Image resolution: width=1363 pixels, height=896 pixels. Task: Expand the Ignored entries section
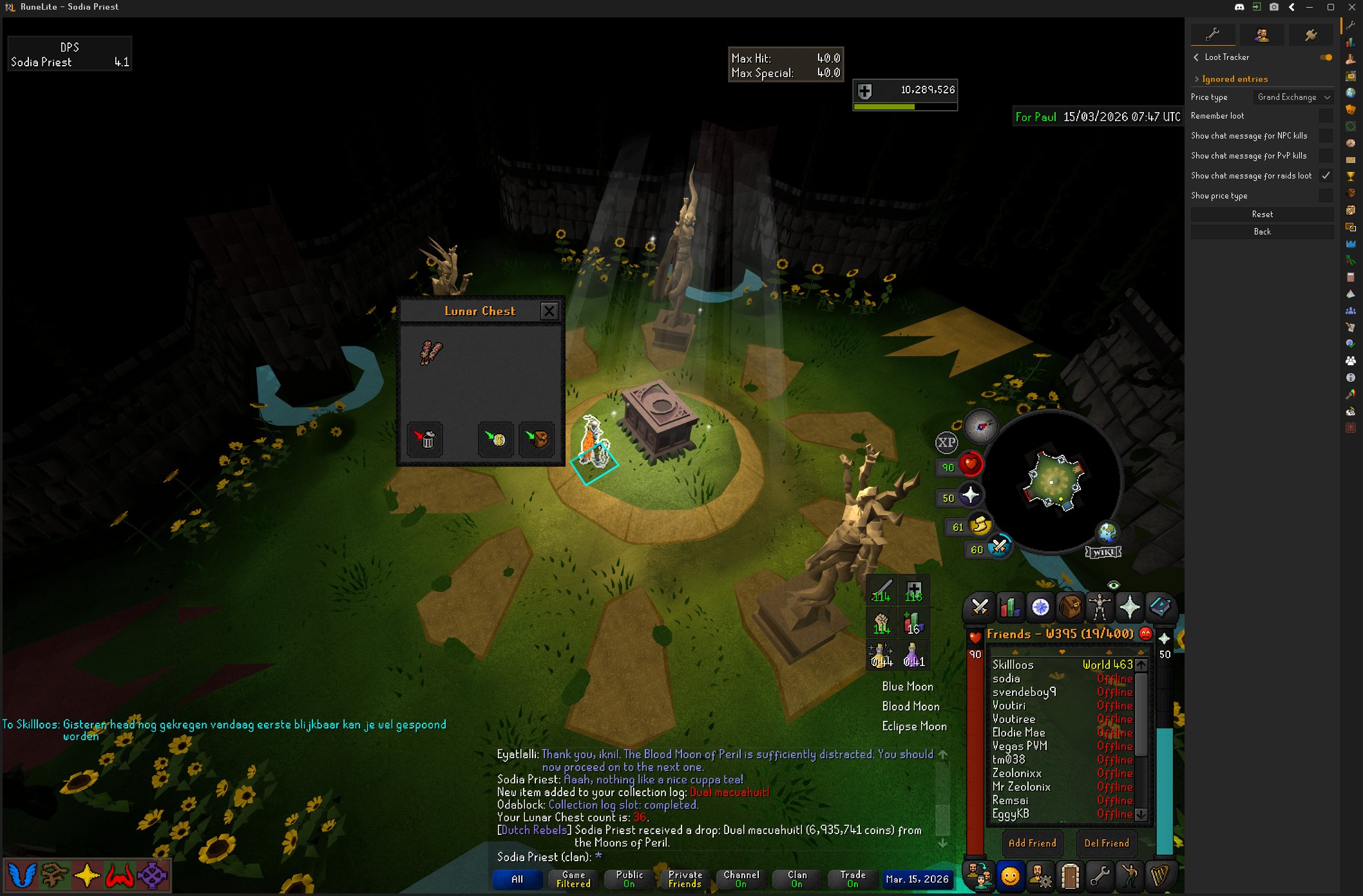1234,79
